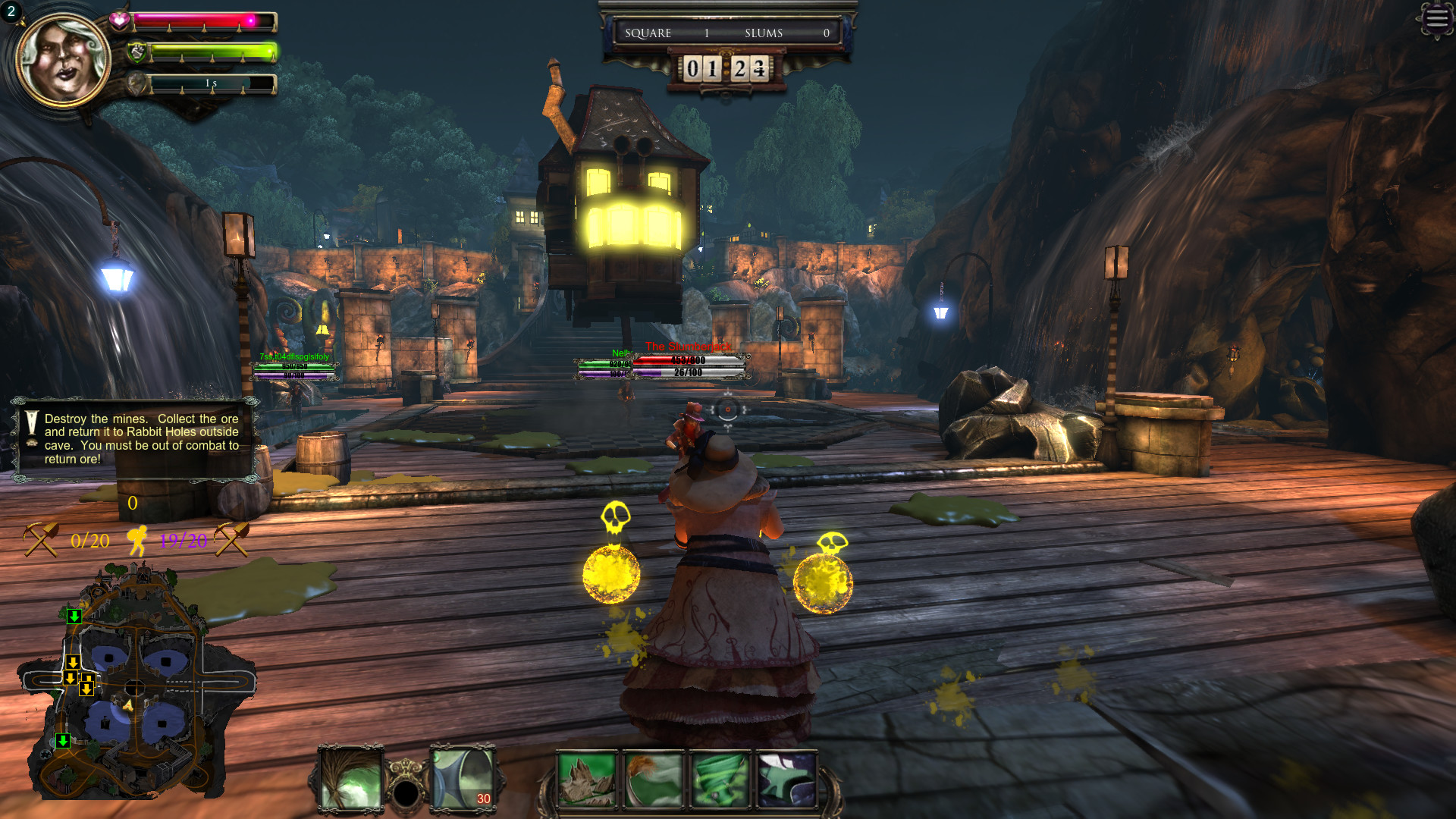Open the hamburger menu top right
Viewport: 1456px width, 819px height.
1437,19
